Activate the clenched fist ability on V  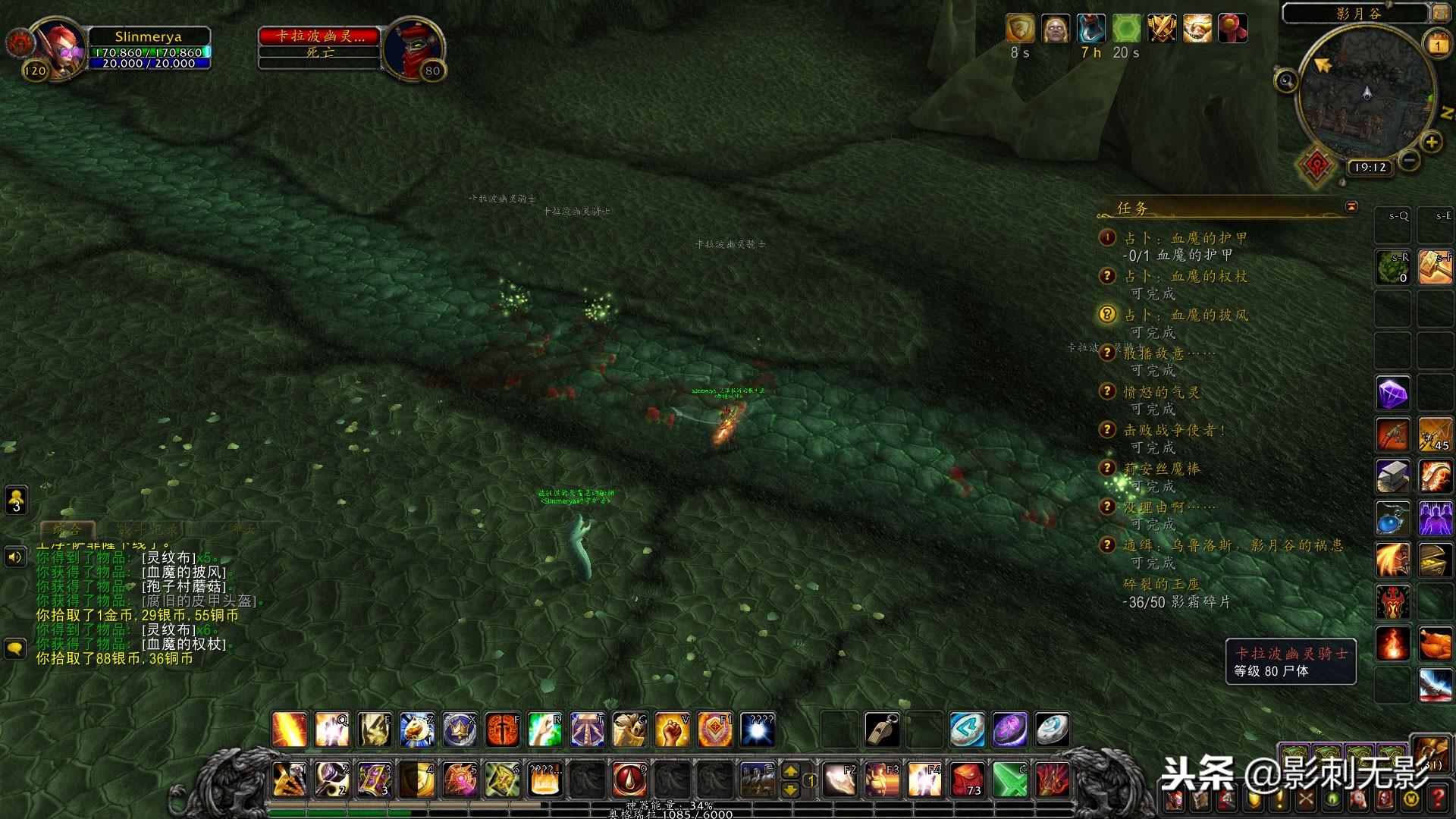pyautogui.click(x=672, y=730)
